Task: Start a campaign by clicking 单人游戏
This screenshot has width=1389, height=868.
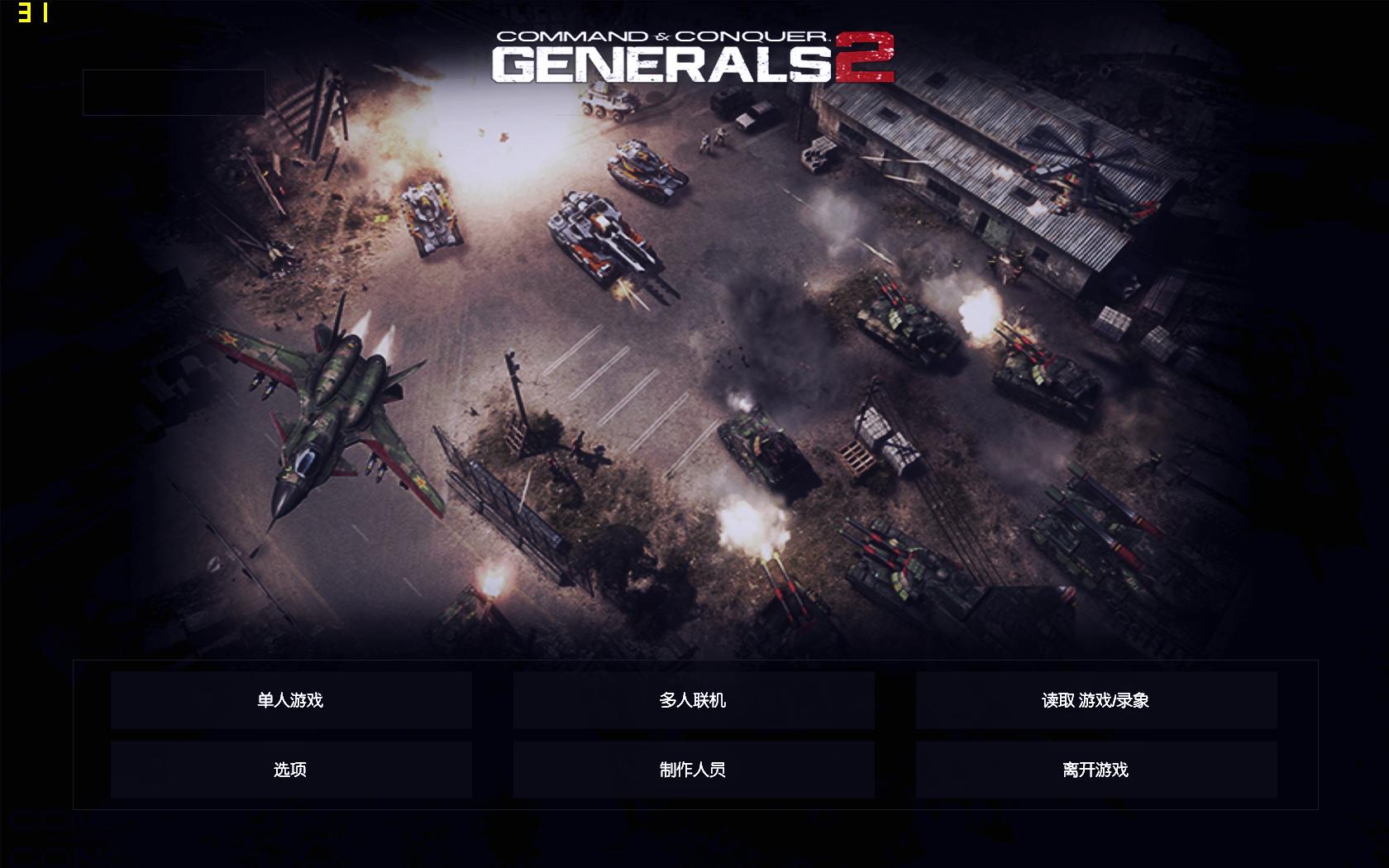Action: (x=291, y=699)
